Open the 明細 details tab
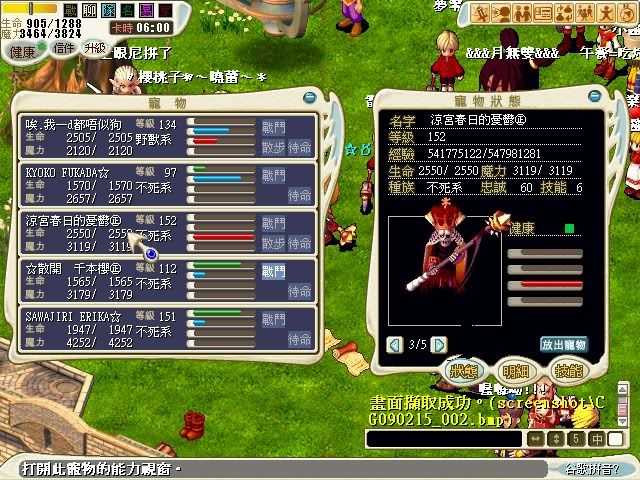Viewport: 640px width, 480px height. pyautogui.click(x=516, y=370)
